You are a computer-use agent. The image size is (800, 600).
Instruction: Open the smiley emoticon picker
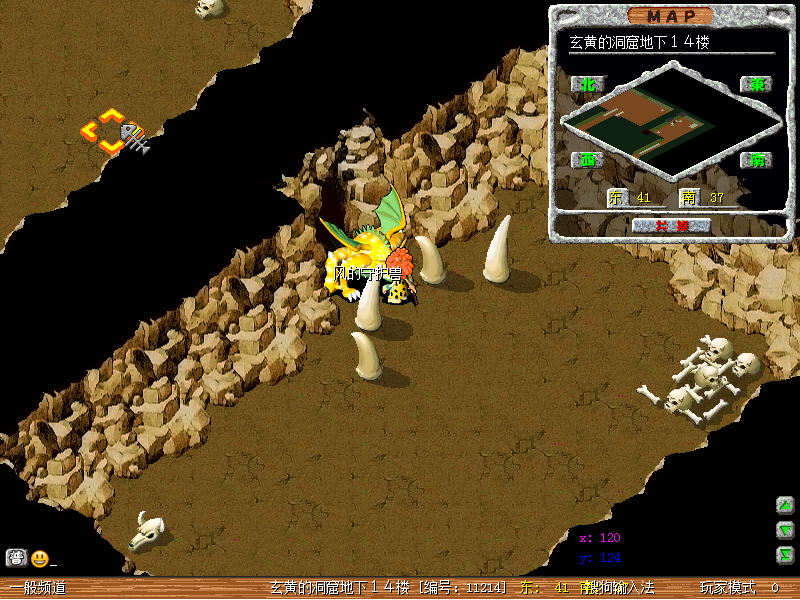tap(39, 558)
